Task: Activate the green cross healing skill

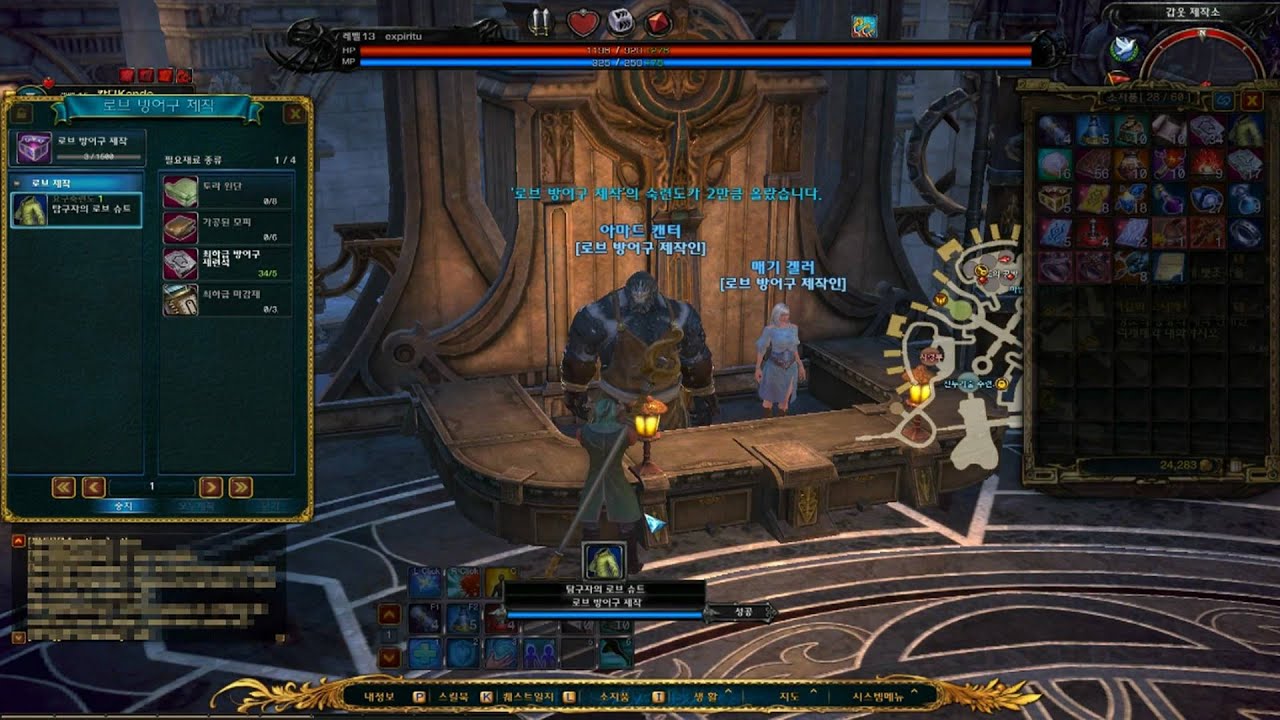Action: coord(423,653)
